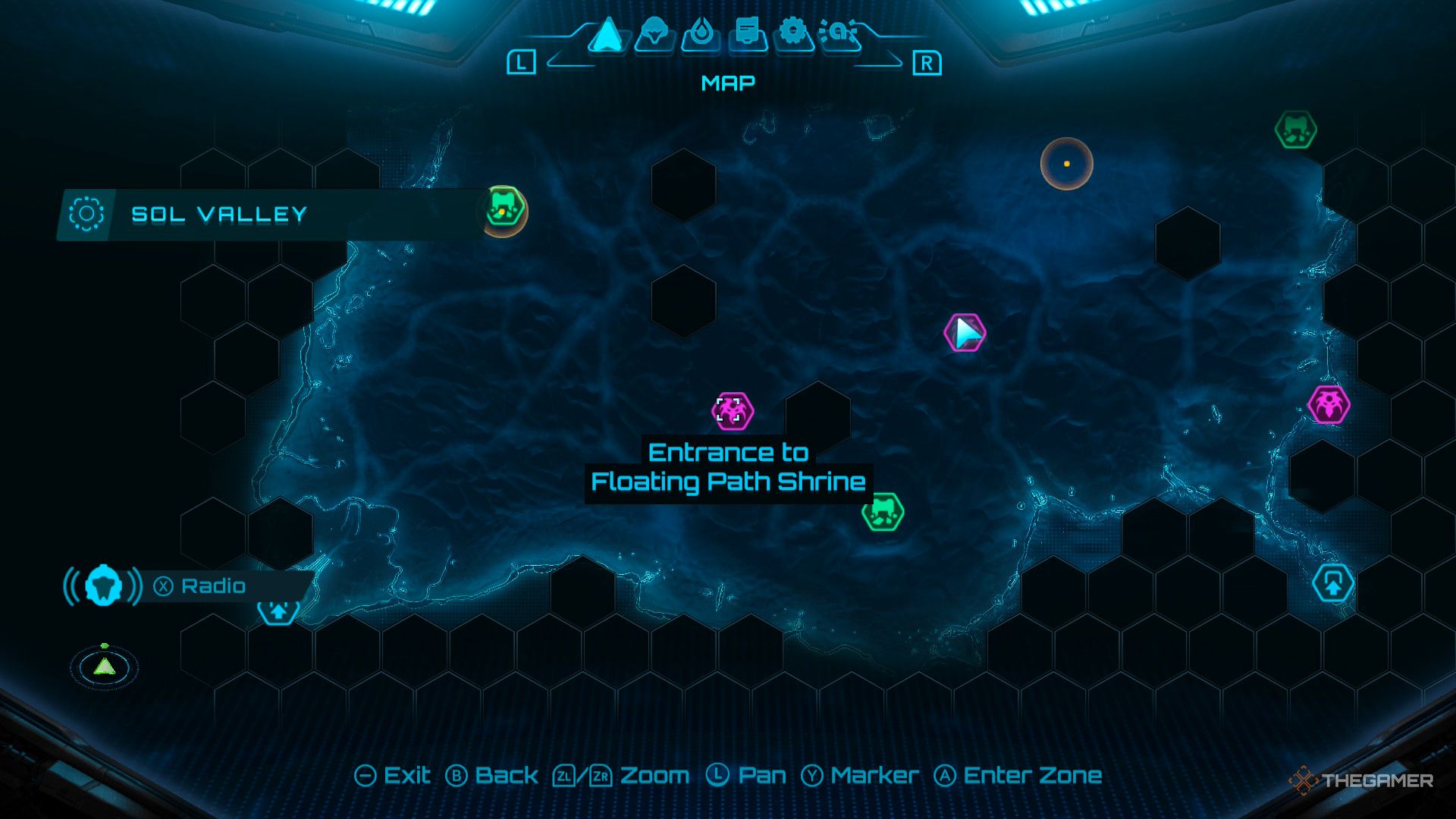
Task: Select the droplet resources icon
Action: [x=704, y=34]
